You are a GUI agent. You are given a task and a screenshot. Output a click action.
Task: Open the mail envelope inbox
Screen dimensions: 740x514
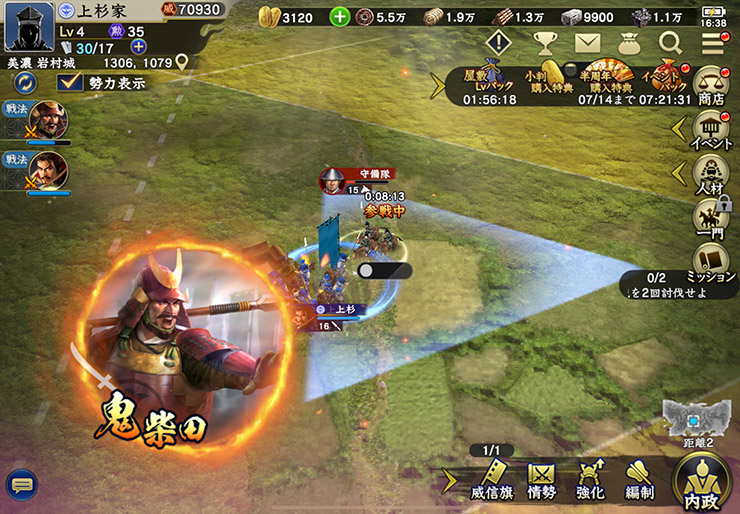[587, 43]
